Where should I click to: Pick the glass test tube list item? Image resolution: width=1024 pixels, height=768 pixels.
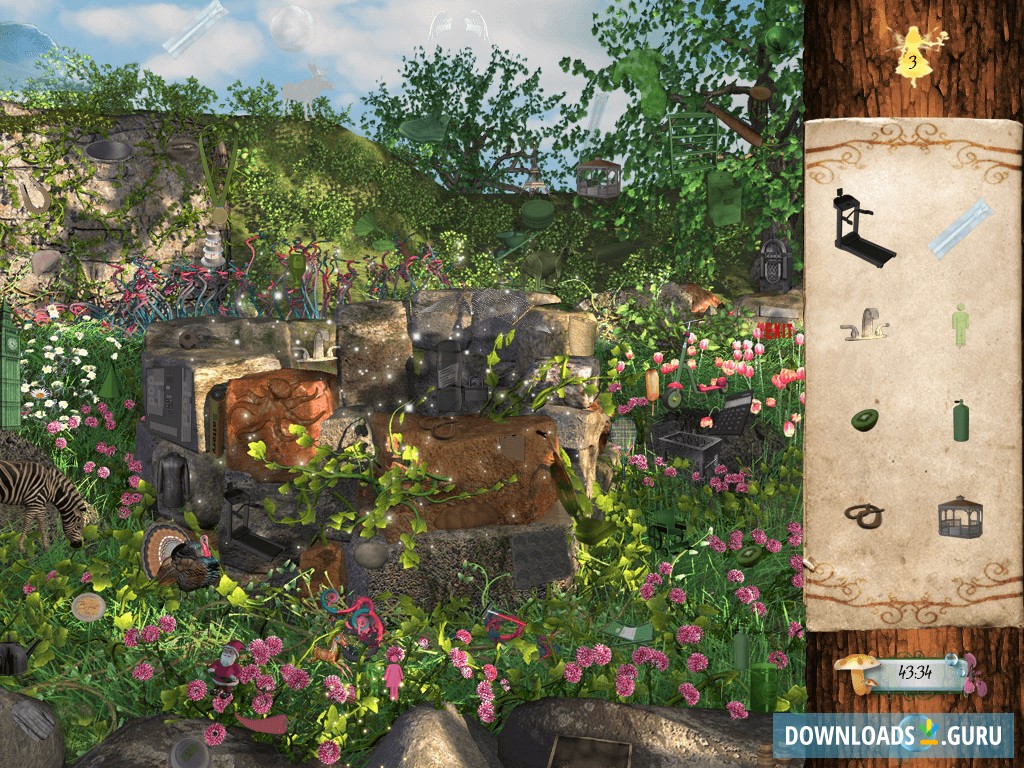click(x=958, y=229)
